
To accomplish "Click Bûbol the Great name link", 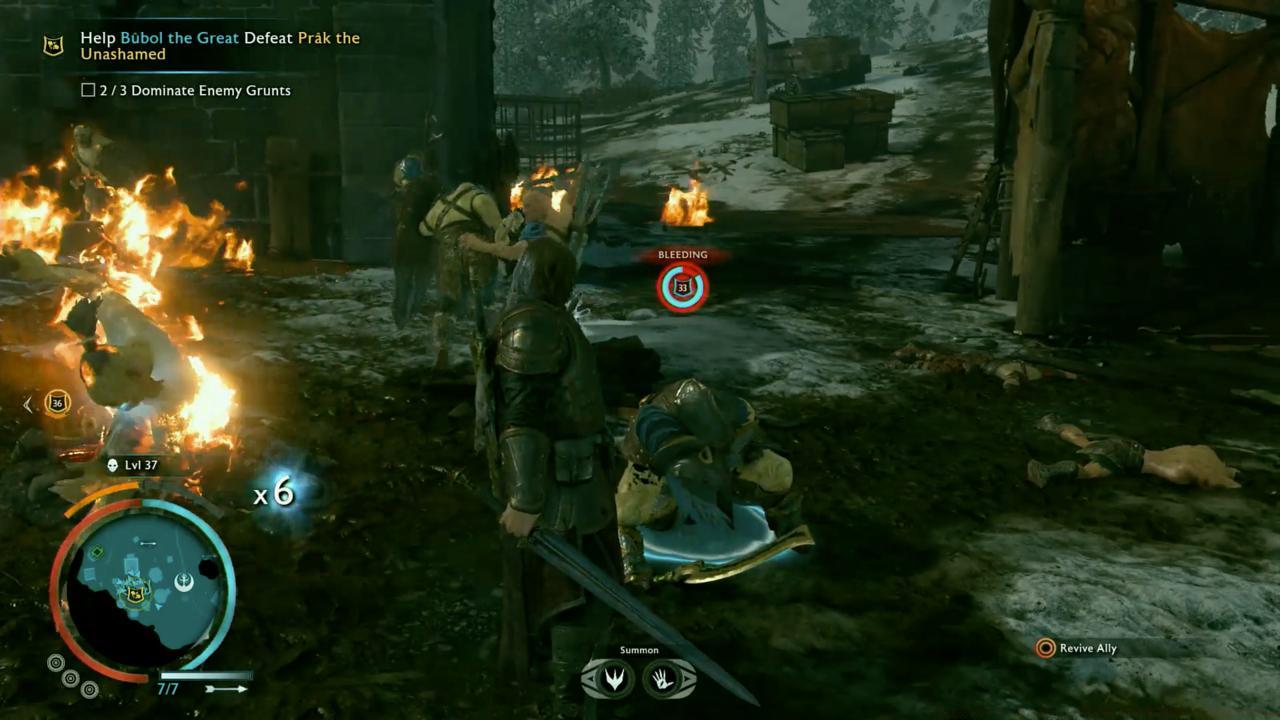I will pyautogui.click(x=180, y=38).
